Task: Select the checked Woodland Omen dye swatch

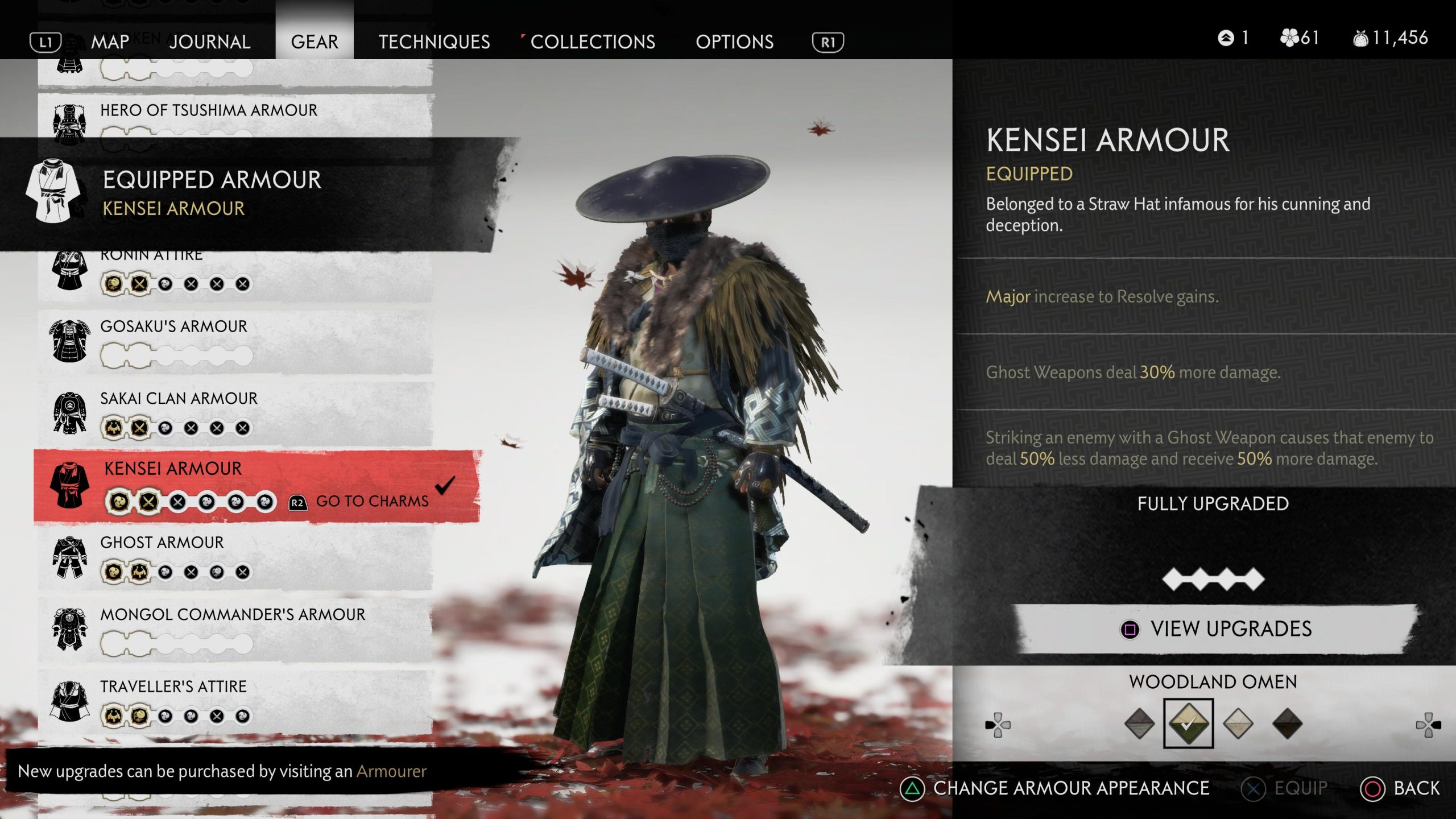Action: [x=1188, y=723]
